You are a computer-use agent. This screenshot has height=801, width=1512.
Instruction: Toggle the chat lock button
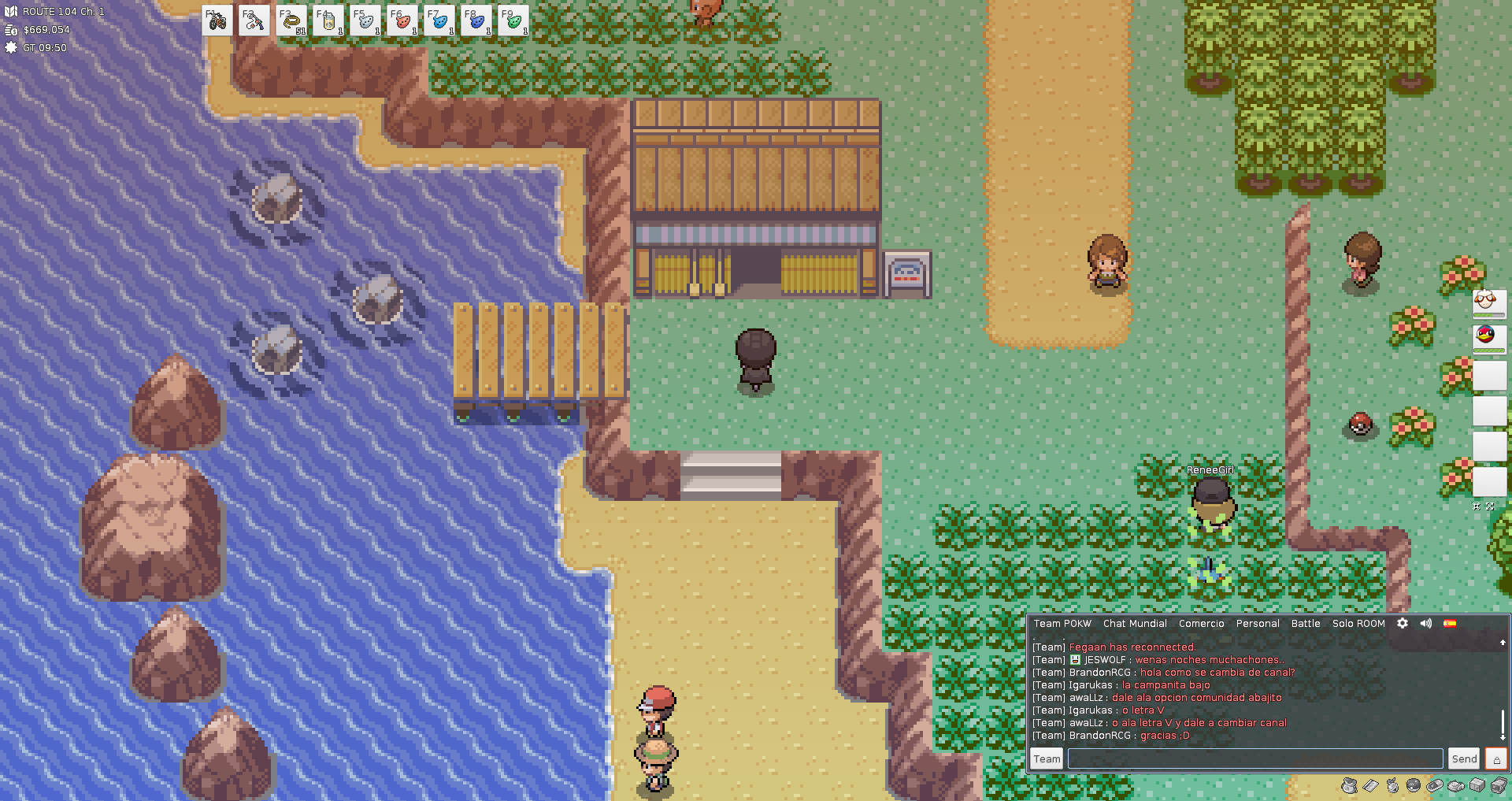[x=1496, y=758]
